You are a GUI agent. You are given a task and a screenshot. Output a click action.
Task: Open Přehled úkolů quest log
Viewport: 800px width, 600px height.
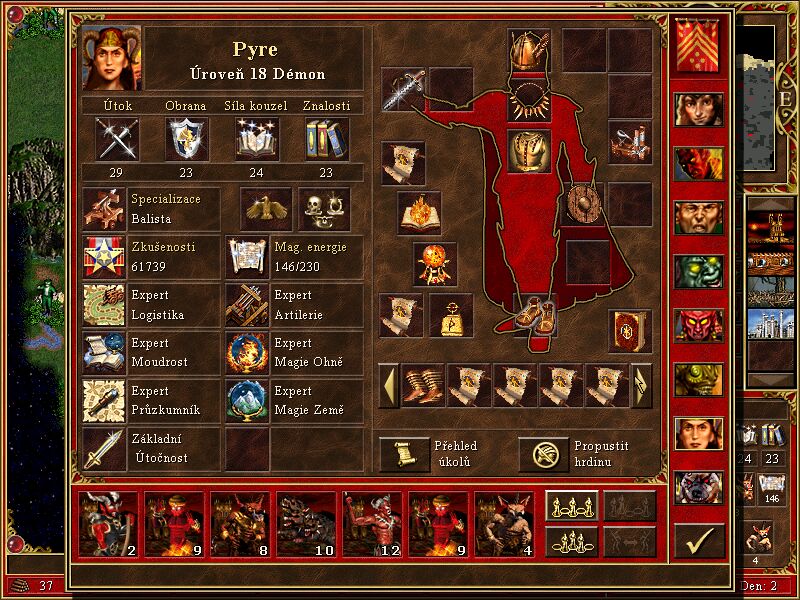[403, 454]
